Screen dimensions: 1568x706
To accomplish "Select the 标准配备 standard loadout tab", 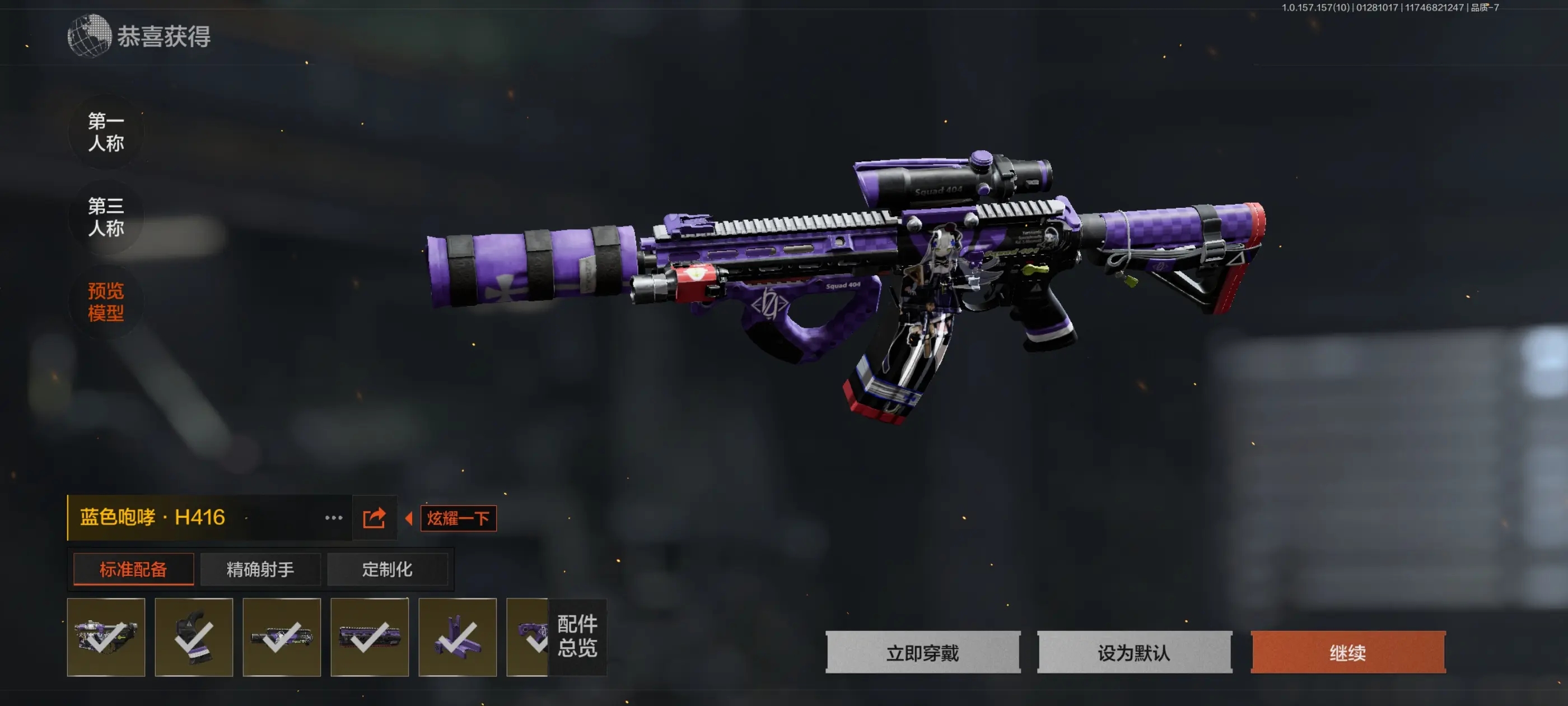I will tap(133, 569).
